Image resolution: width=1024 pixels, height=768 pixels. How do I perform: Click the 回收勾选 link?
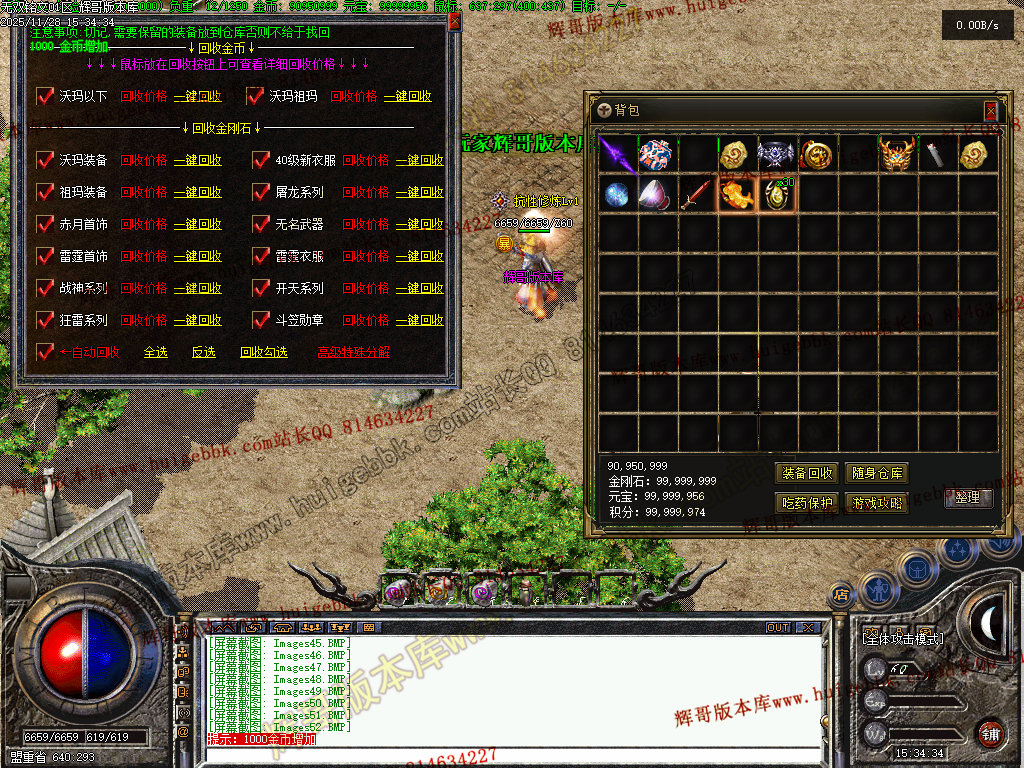[x=263, y=352]
